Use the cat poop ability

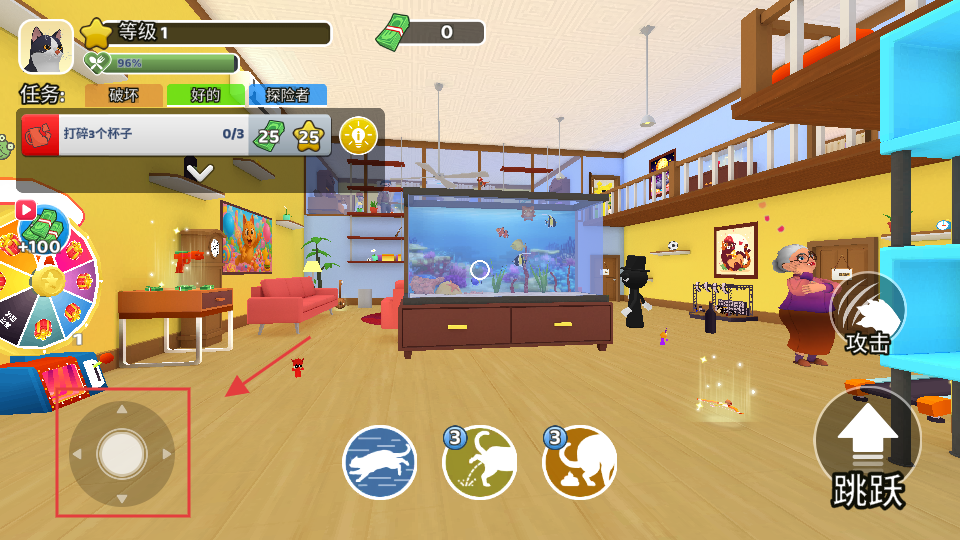(580, 463)
